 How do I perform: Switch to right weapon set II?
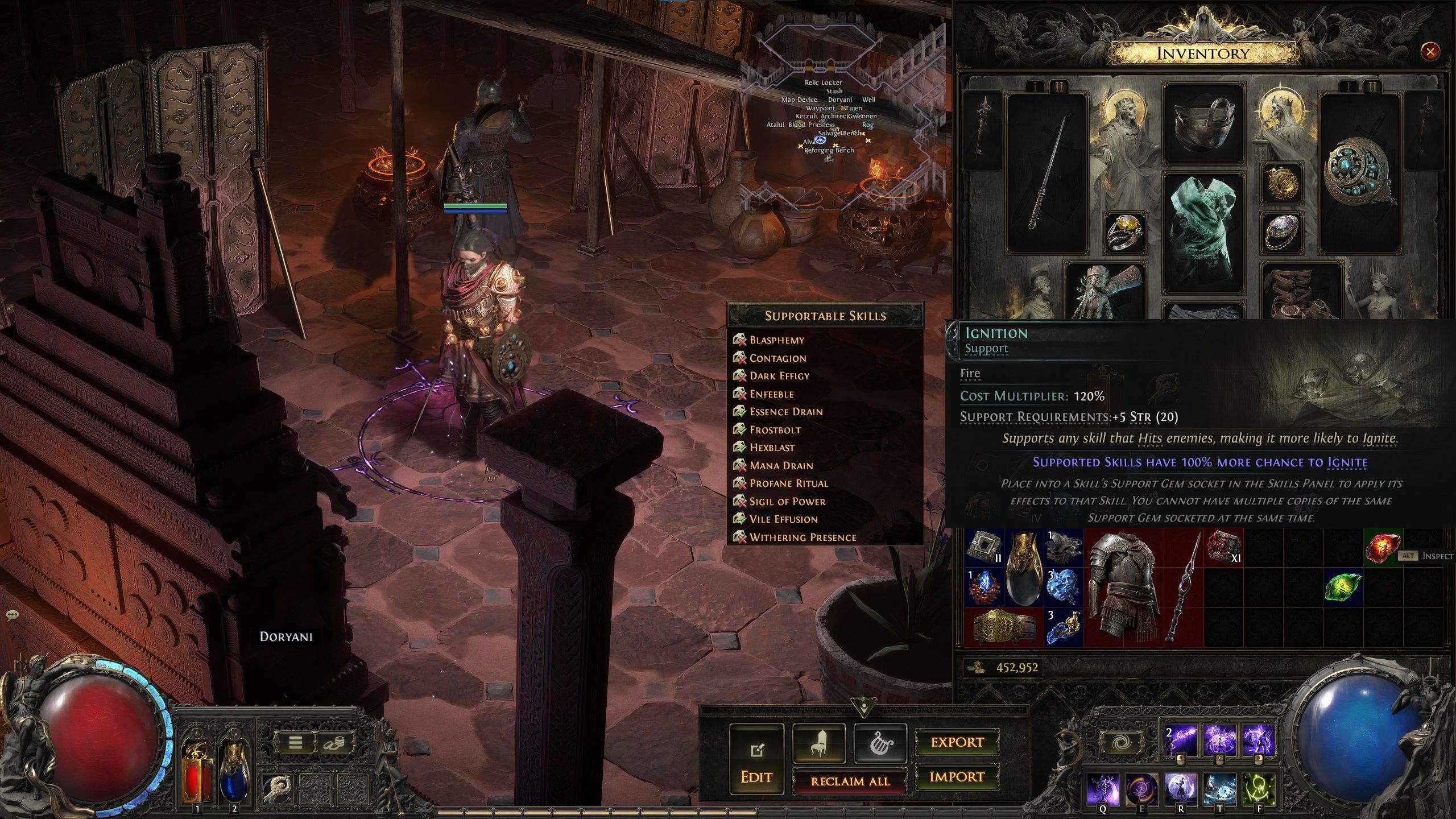click(x=1372, y=87)
